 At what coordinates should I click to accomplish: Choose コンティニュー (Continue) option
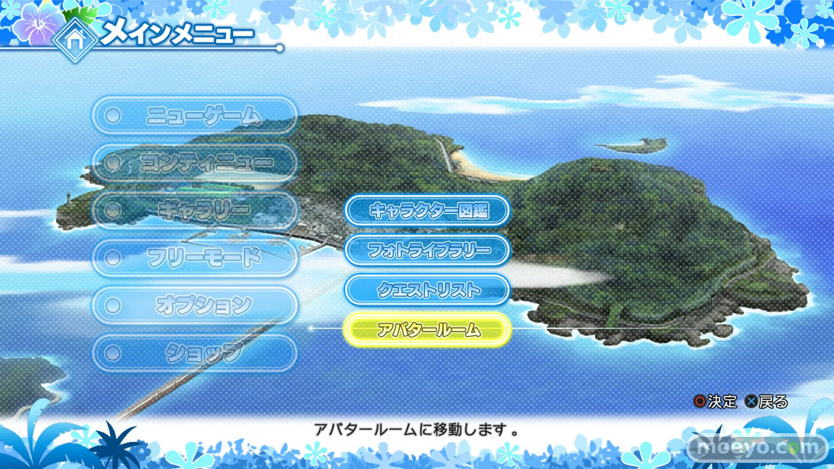(x=196, y=163)
